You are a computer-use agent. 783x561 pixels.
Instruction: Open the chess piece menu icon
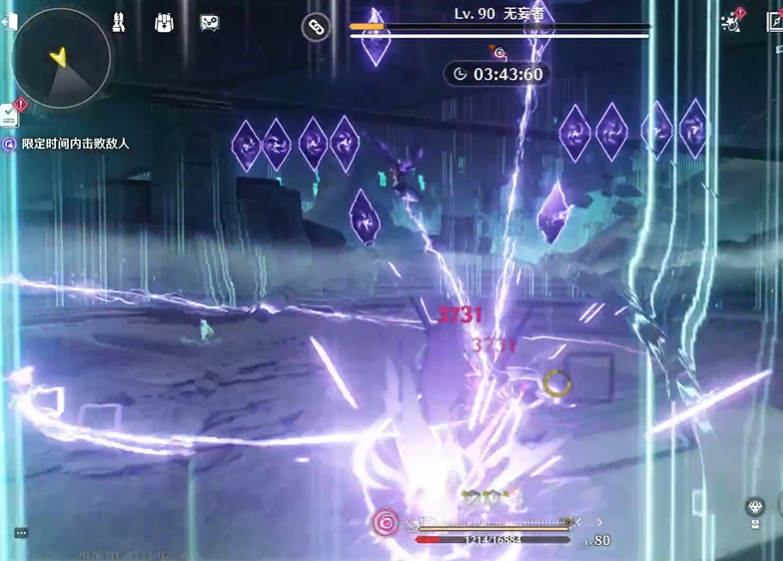coord(119,22)
